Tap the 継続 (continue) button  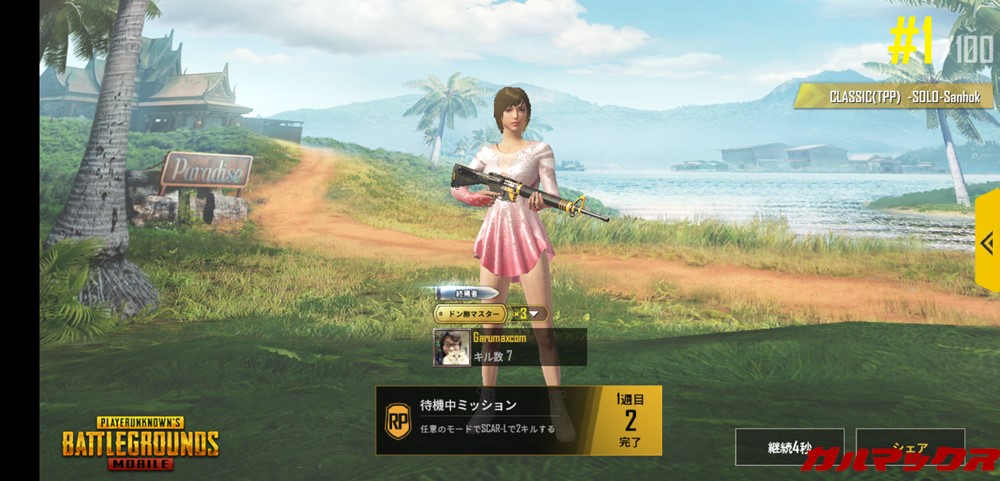(x=789, y=447)
